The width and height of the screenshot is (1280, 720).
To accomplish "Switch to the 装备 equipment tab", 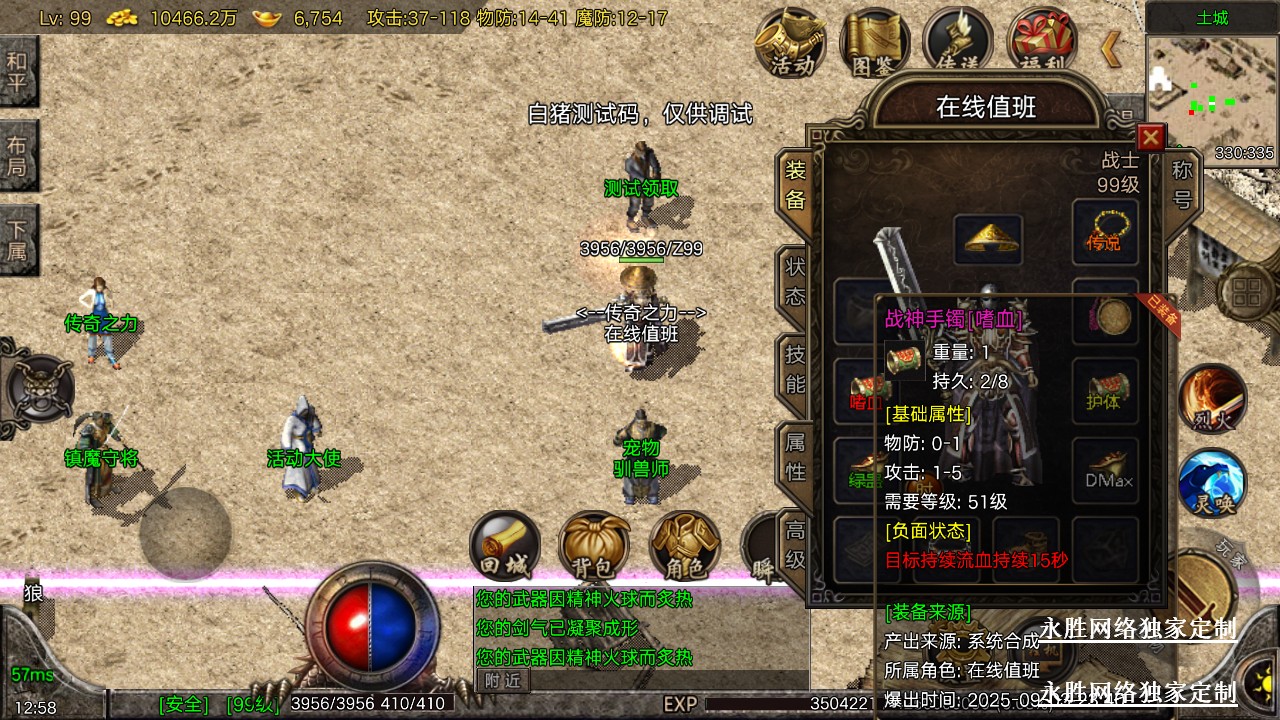I will point(795,187).
